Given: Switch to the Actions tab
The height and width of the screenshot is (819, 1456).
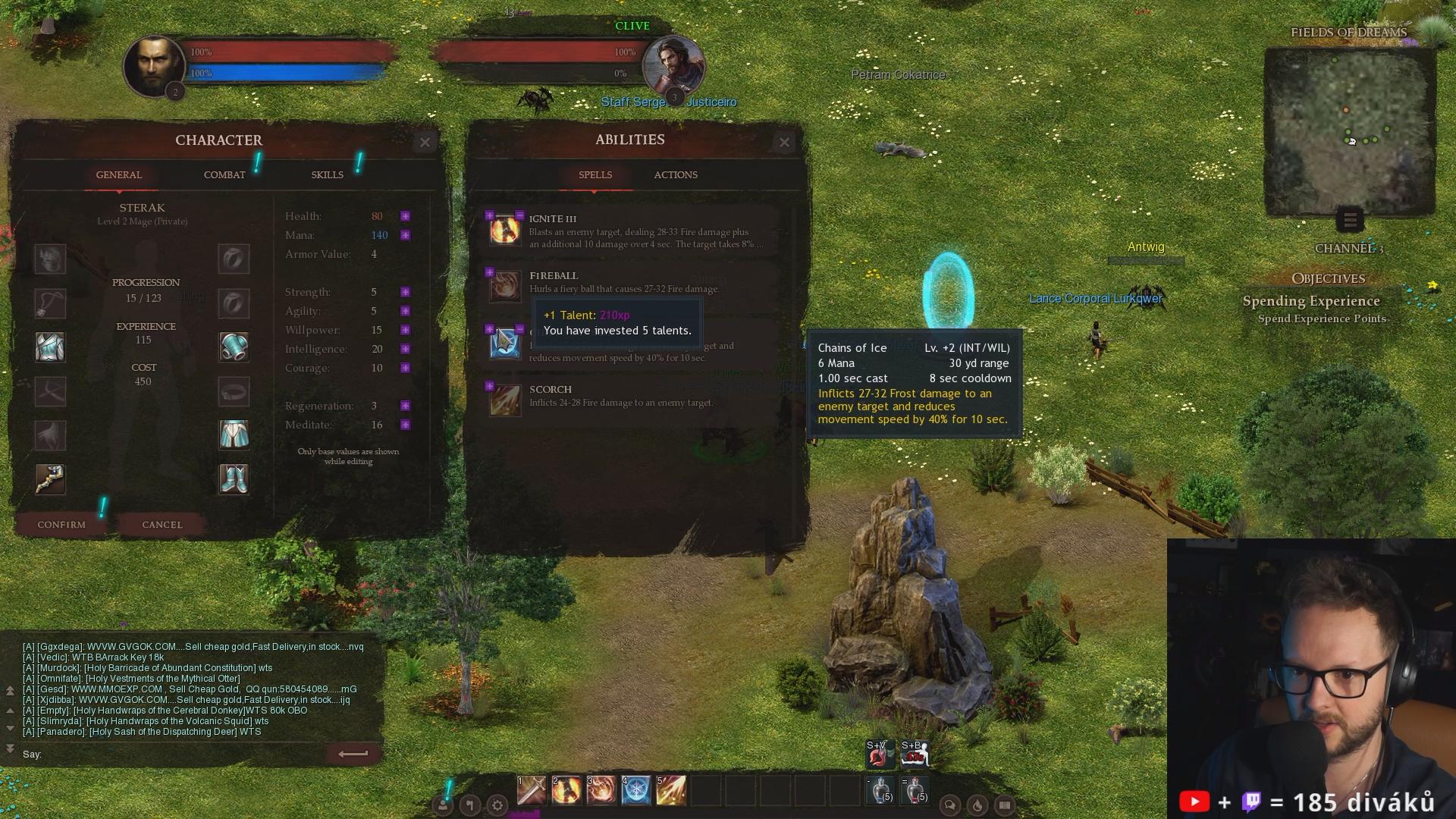Looking at the screenshot, I should coord(676,174).
